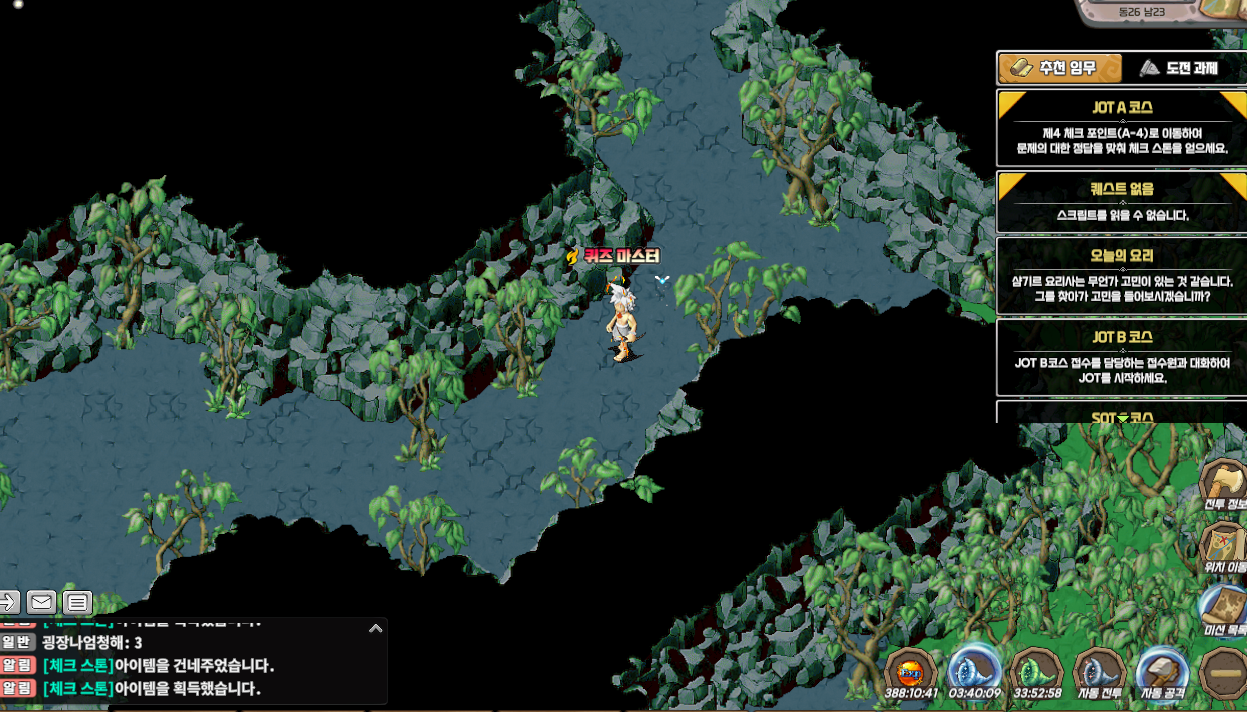Screen dimensions: 1247x712
Task: Toggle the 자동 전투 horn button
Action: pos(1099,672)
